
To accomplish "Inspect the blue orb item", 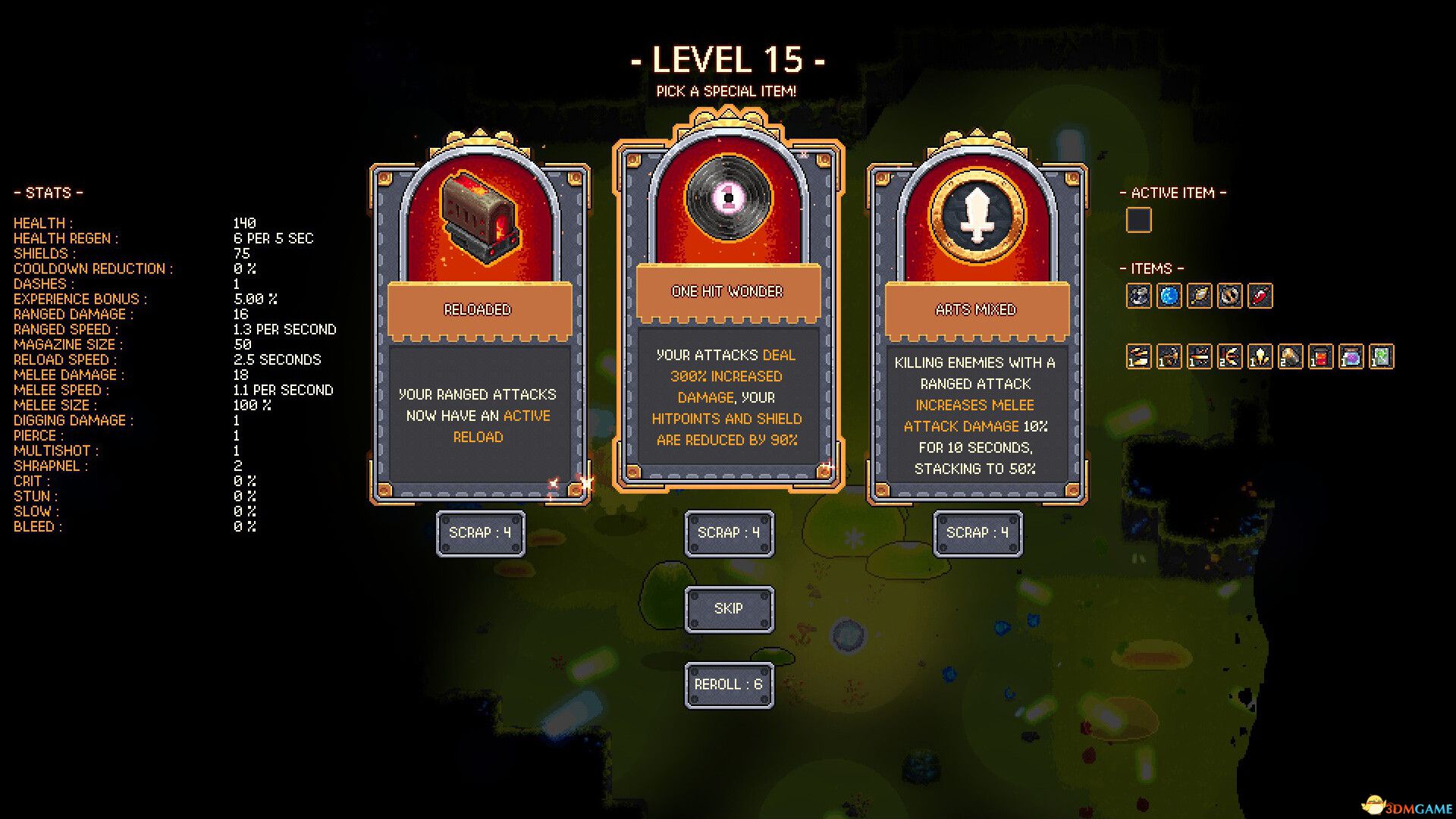I will pos(1169,296).
